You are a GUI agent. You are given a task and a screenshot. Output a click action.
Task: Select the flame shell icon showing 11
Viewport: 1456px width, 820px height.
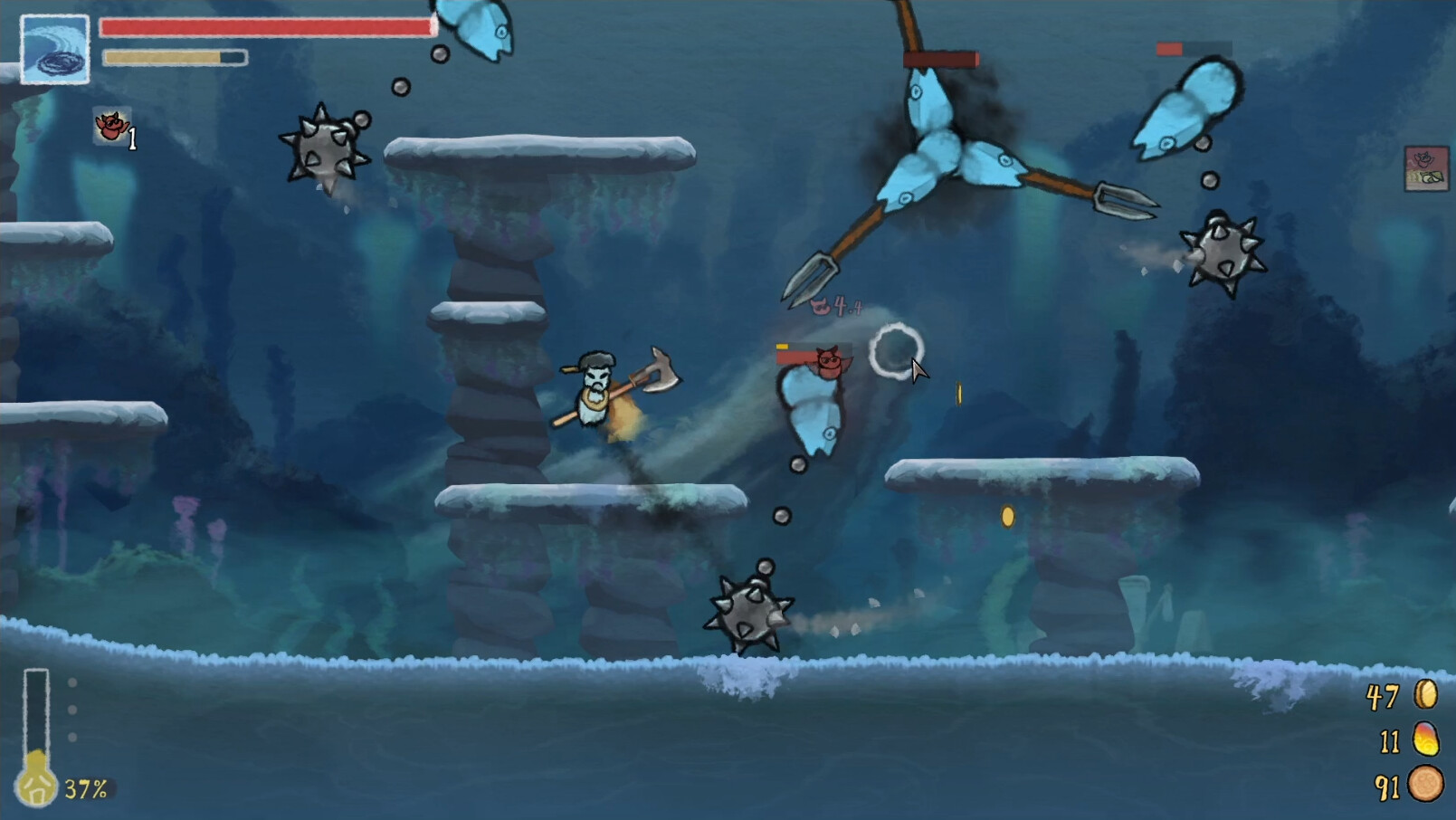pyautogui.click(x=1425, y=739)
